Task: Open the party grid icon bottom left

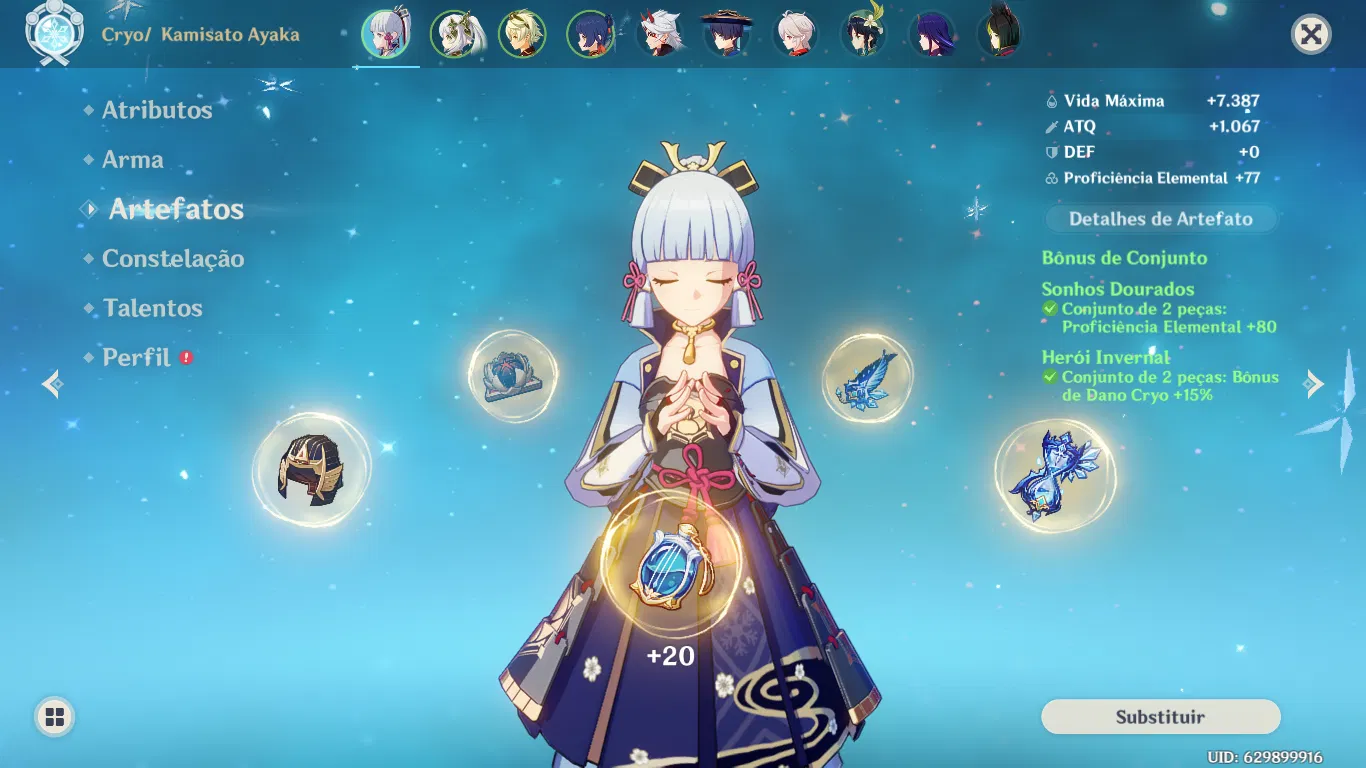Action: coord(57,715)
